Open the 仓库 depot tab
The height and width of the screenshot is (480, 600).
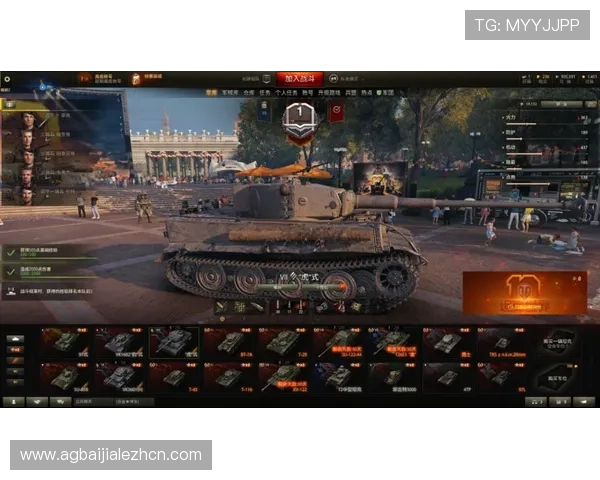coord(248,91)
